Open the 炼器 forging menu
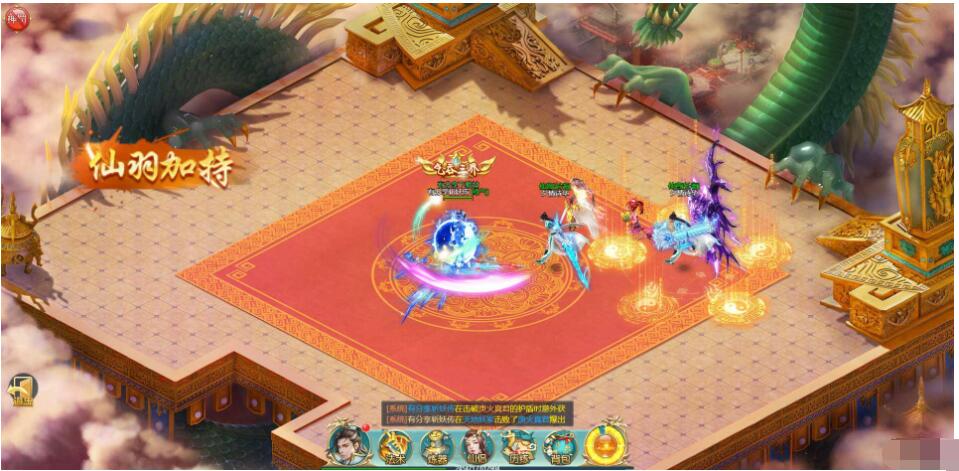The width and height of the screenshot is (959, 471). [x=437, y=447]
